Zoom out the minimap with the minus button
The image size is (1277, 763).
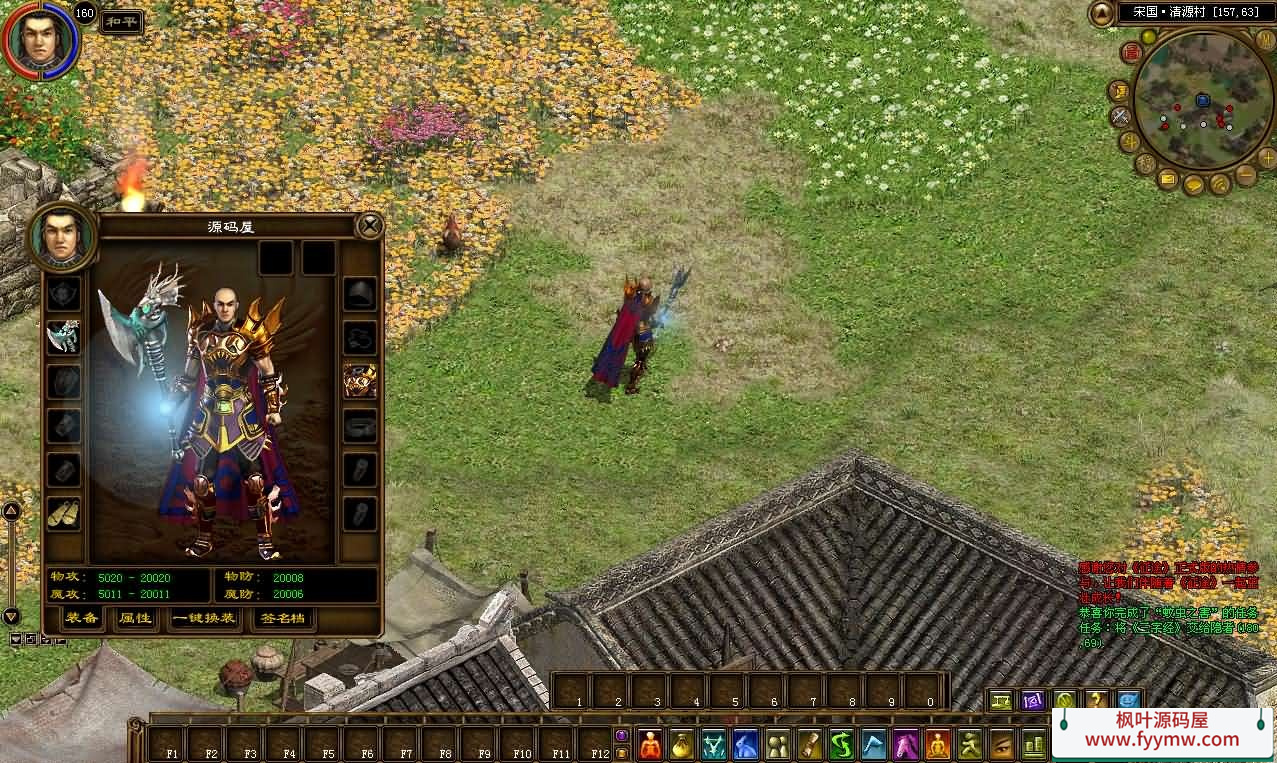[1246, 176]
